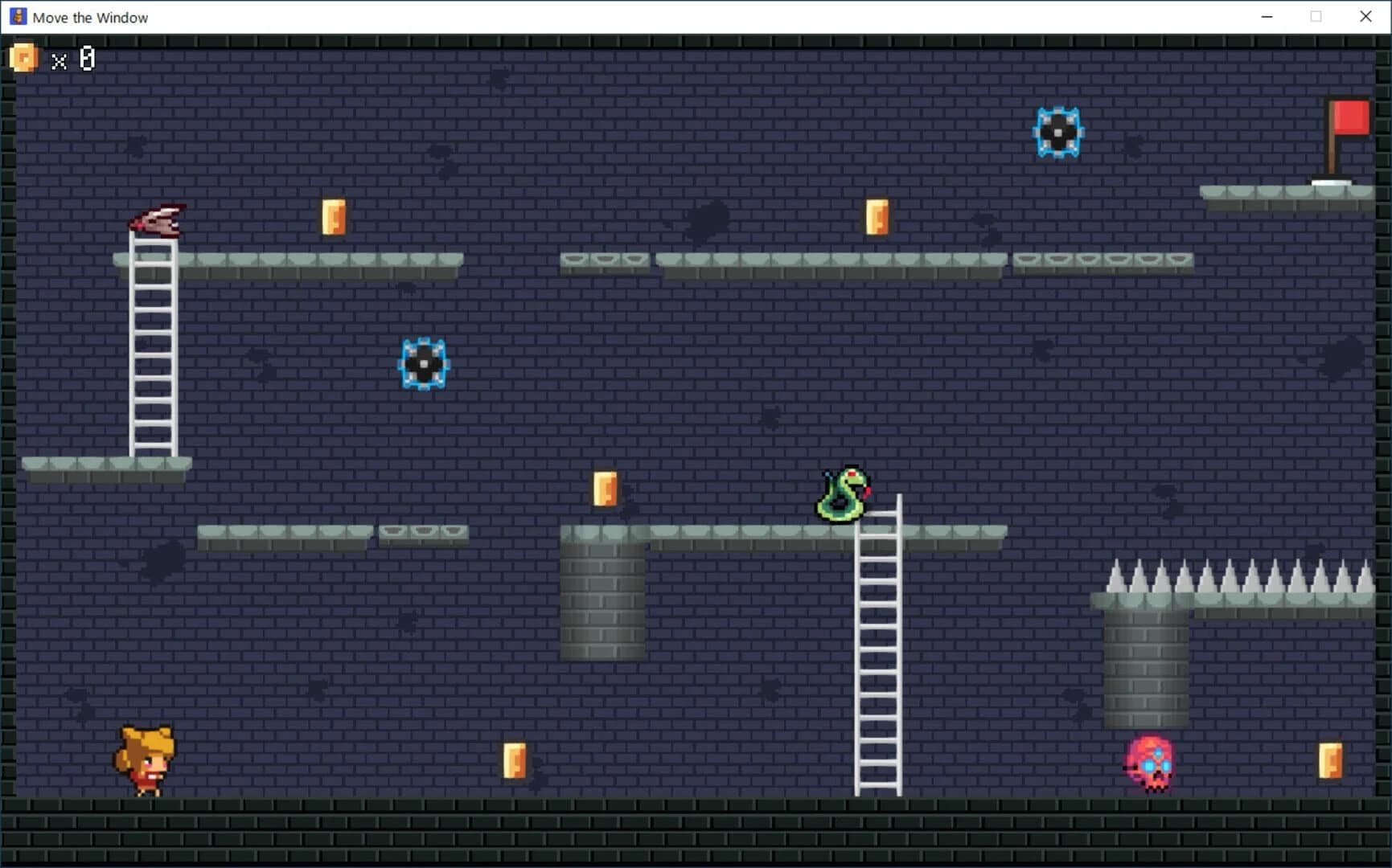This screenshot has width=1392, height=868.
Task: Click the Move the Window title bar text
Action: [x=89, y=17]
